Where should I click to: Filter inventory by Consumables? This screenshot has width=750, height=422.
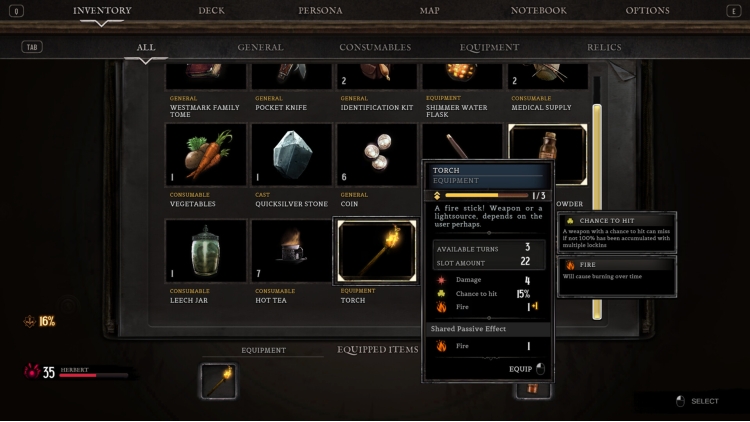[375, 47]
